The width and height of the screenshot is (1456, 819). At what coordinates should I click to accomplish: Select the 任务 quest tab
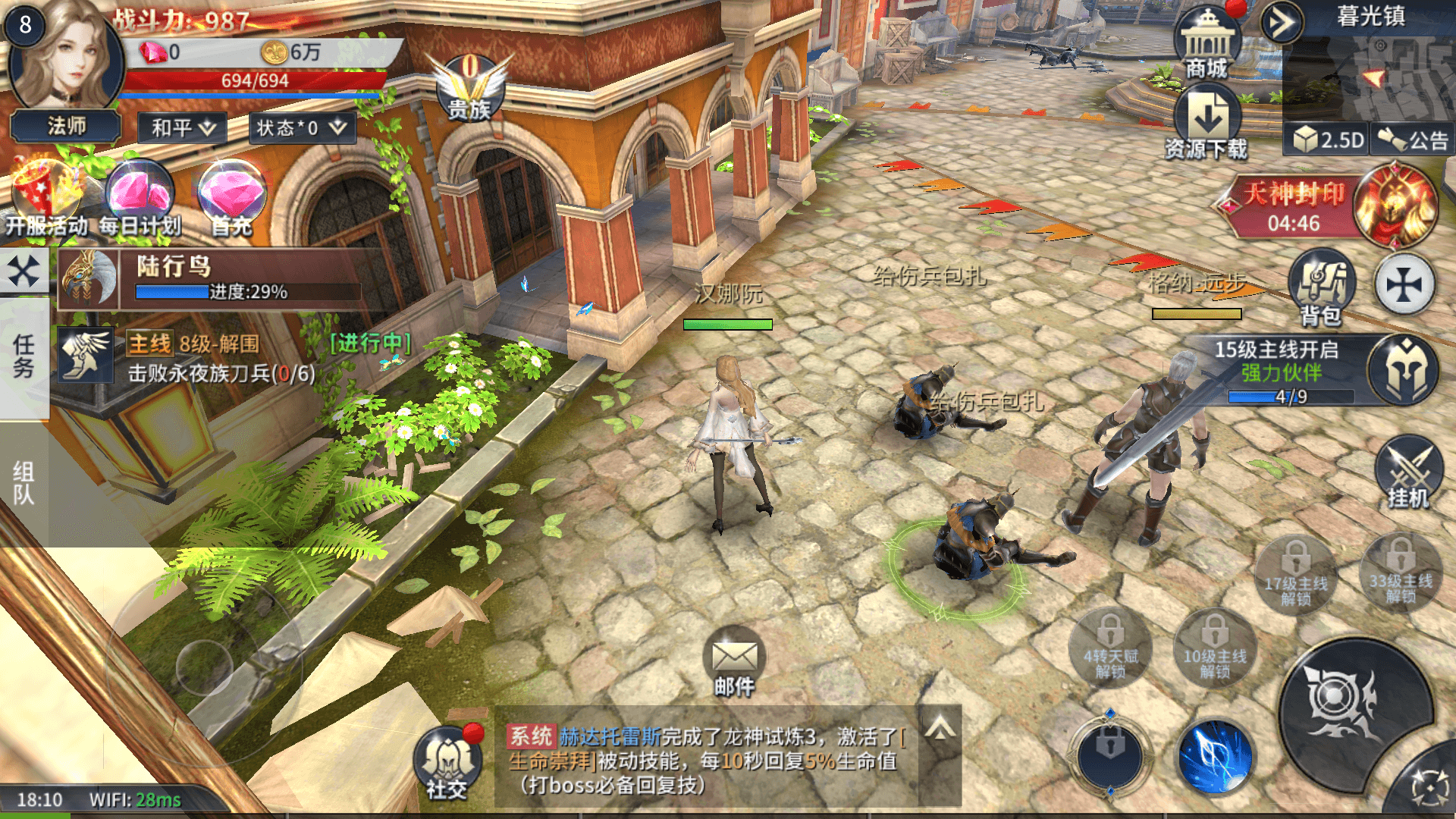[x=24, y=356]
